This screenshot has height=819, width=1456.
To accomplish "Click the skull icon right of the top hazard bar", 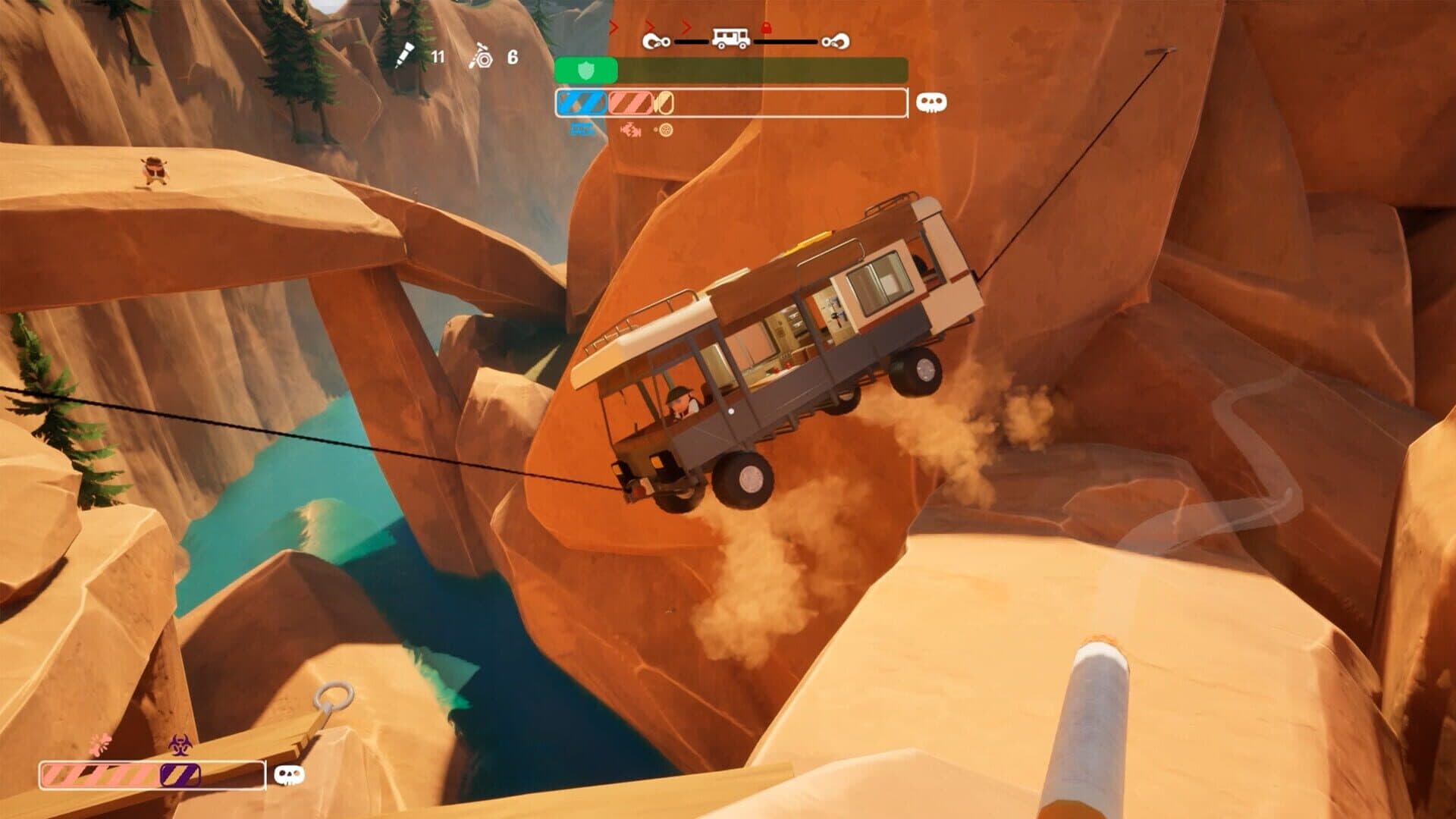I will click(930, 103).
